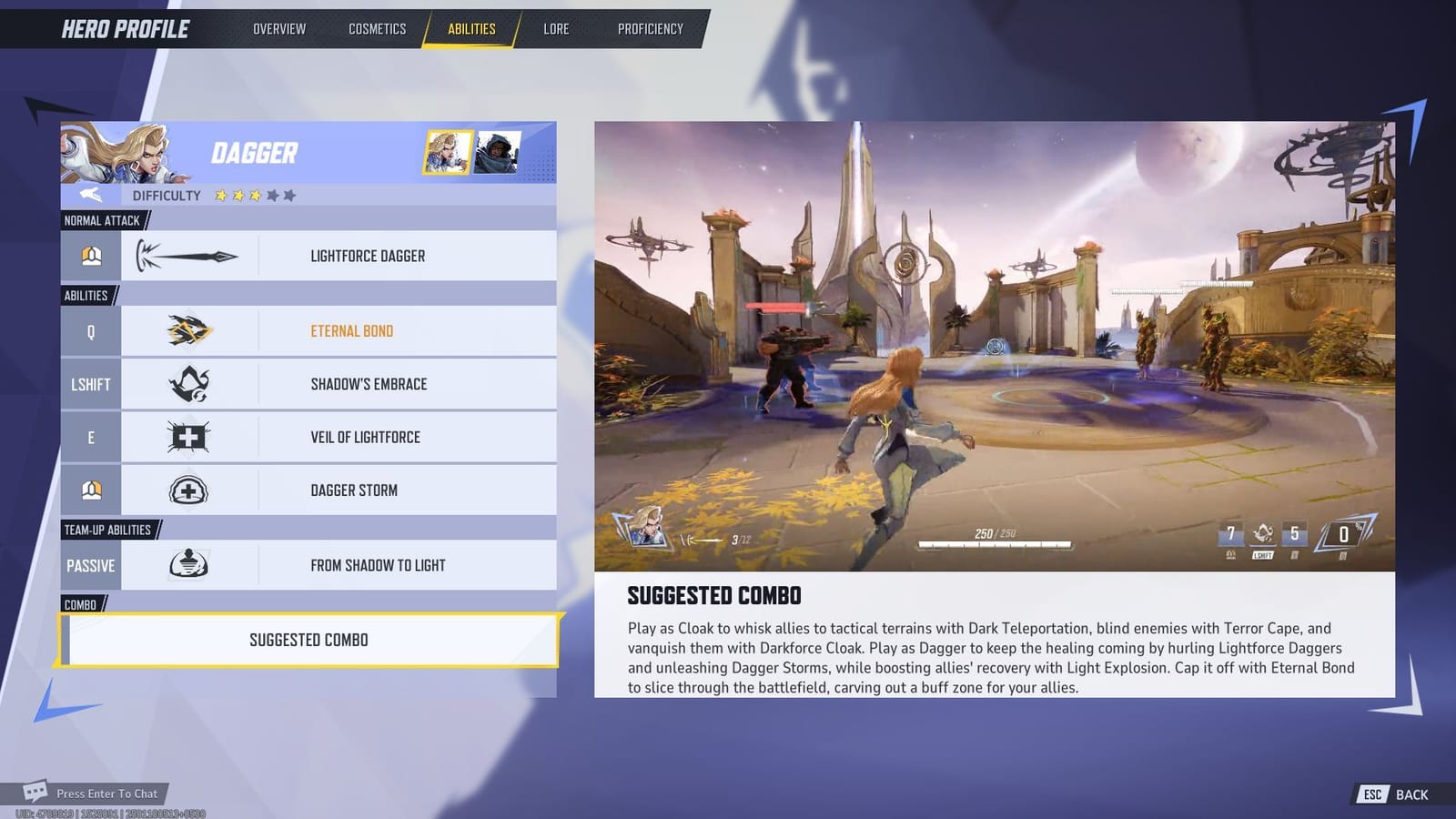Open the chat bubble icon bottom left
Image resolution: width=1456 pixels, height=819 pixels.
click(x=35, y=792)
